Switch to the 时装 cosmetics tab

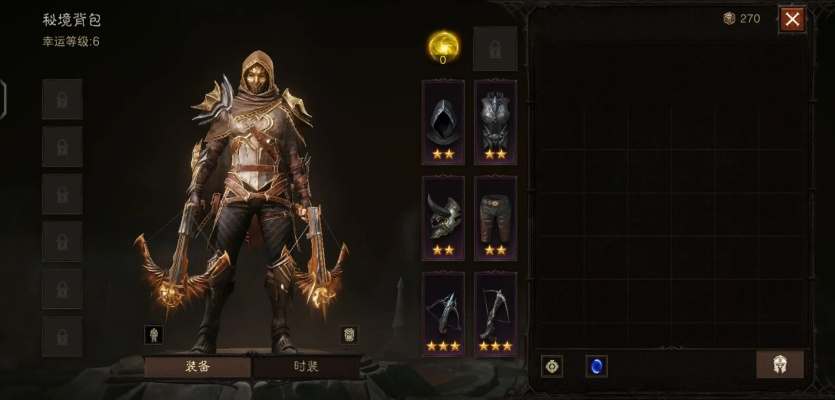tap(306, 366)
